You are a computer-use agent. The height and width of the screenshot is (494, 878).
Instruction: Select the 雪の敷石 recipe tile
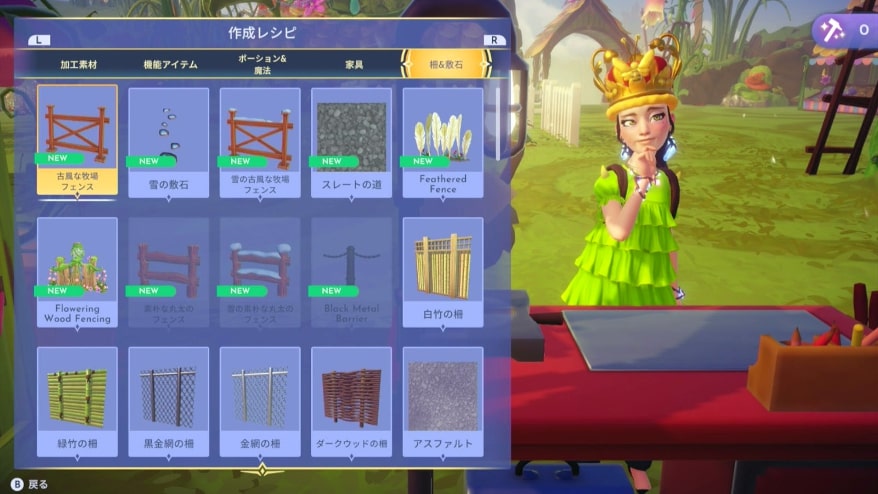169,140
